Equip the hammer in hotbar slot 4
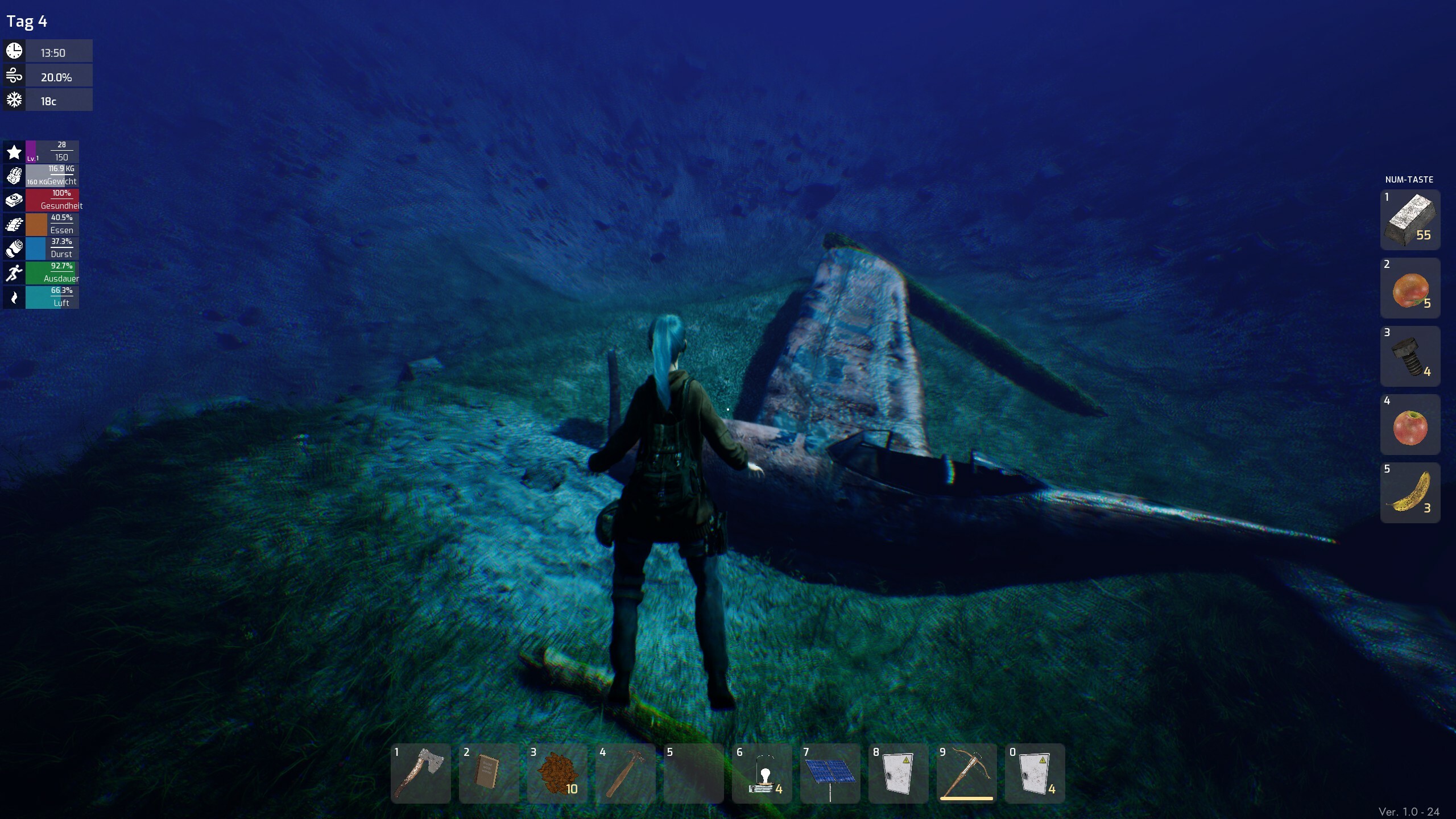Screen dimensions: 1456x819 click(x=625, y=773)
